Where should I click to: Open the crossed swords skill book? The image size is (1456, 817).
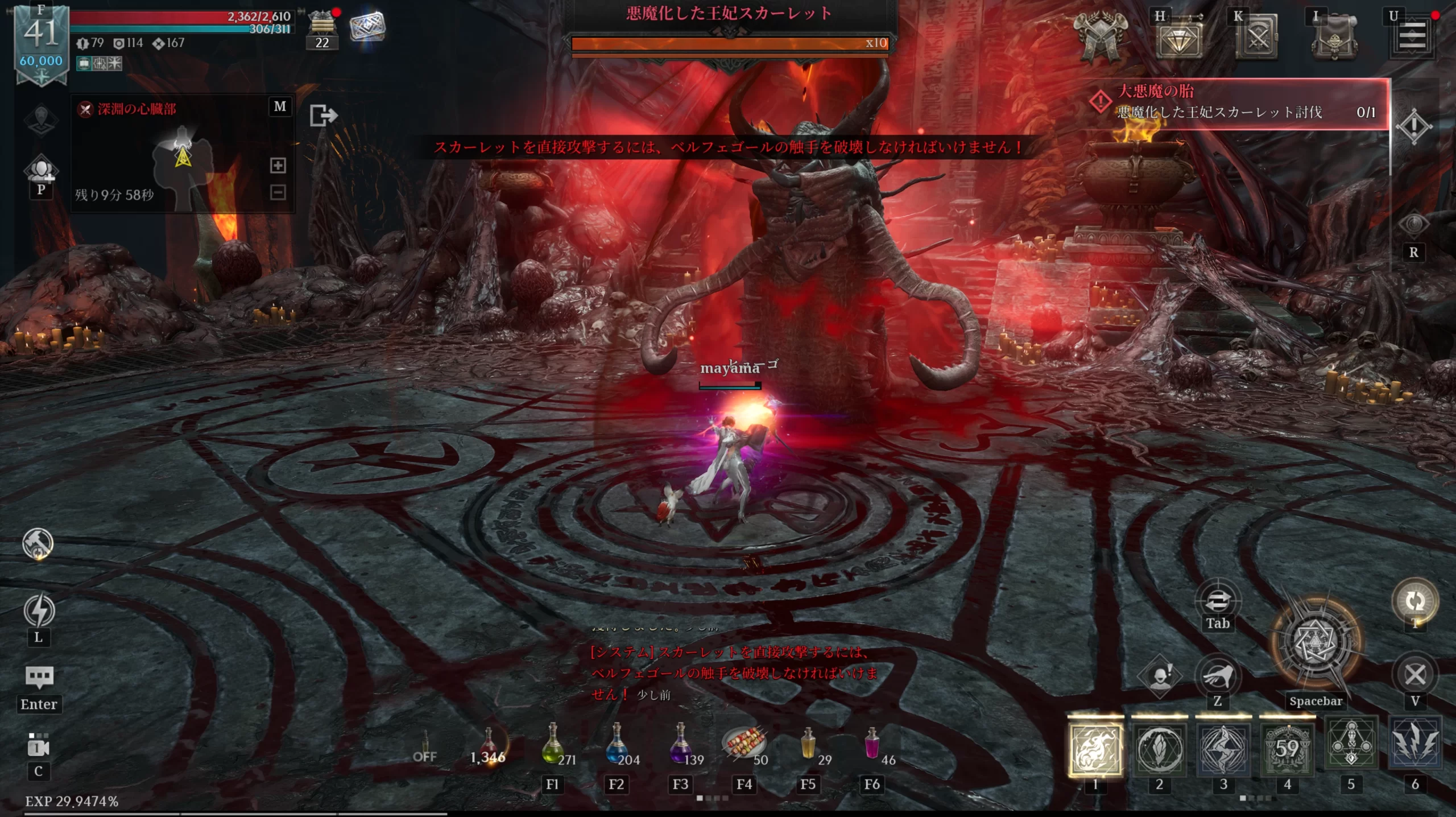[1256, 38]
